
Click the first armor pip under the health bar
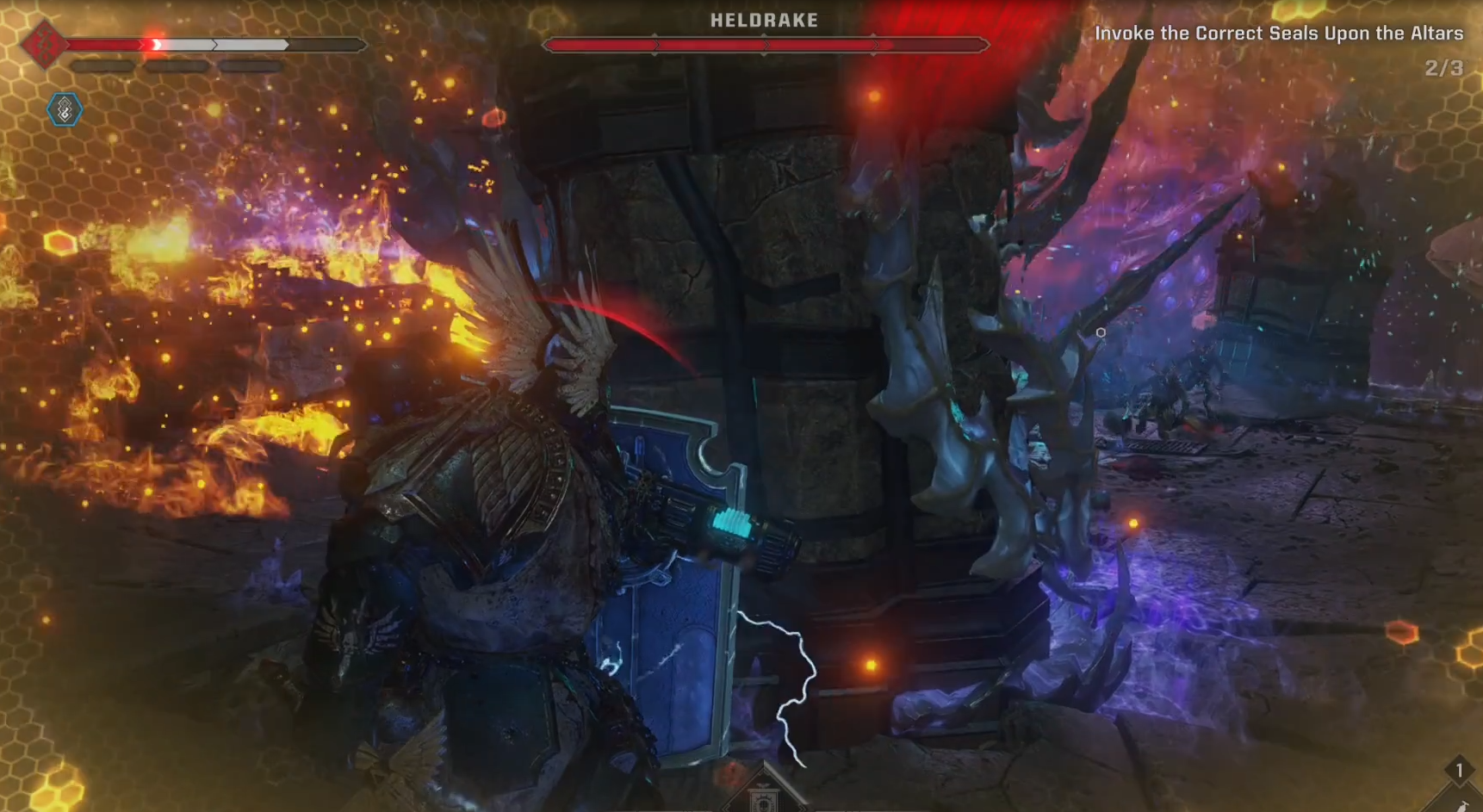(x=103, y=65)
